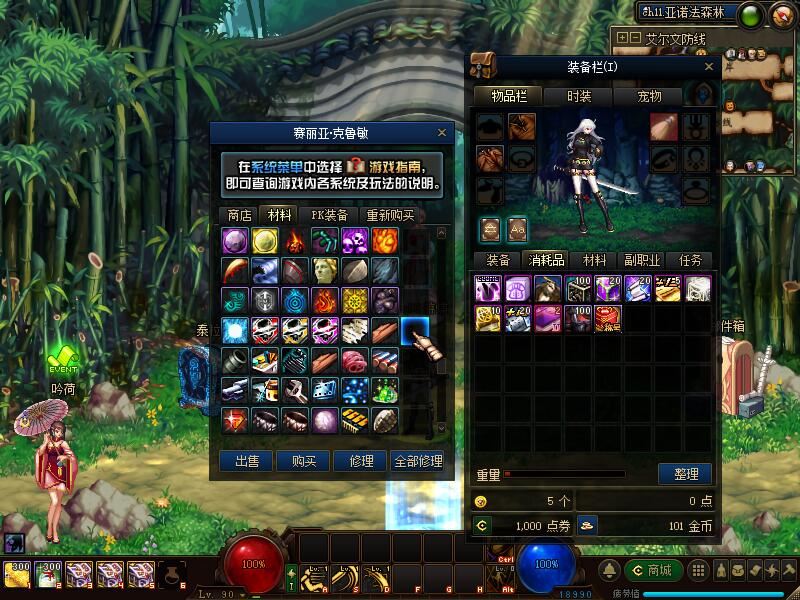This screenshot has height=600, width=800.
Task: Close the 装备栏 inventory window
Action: coord(710,66)
